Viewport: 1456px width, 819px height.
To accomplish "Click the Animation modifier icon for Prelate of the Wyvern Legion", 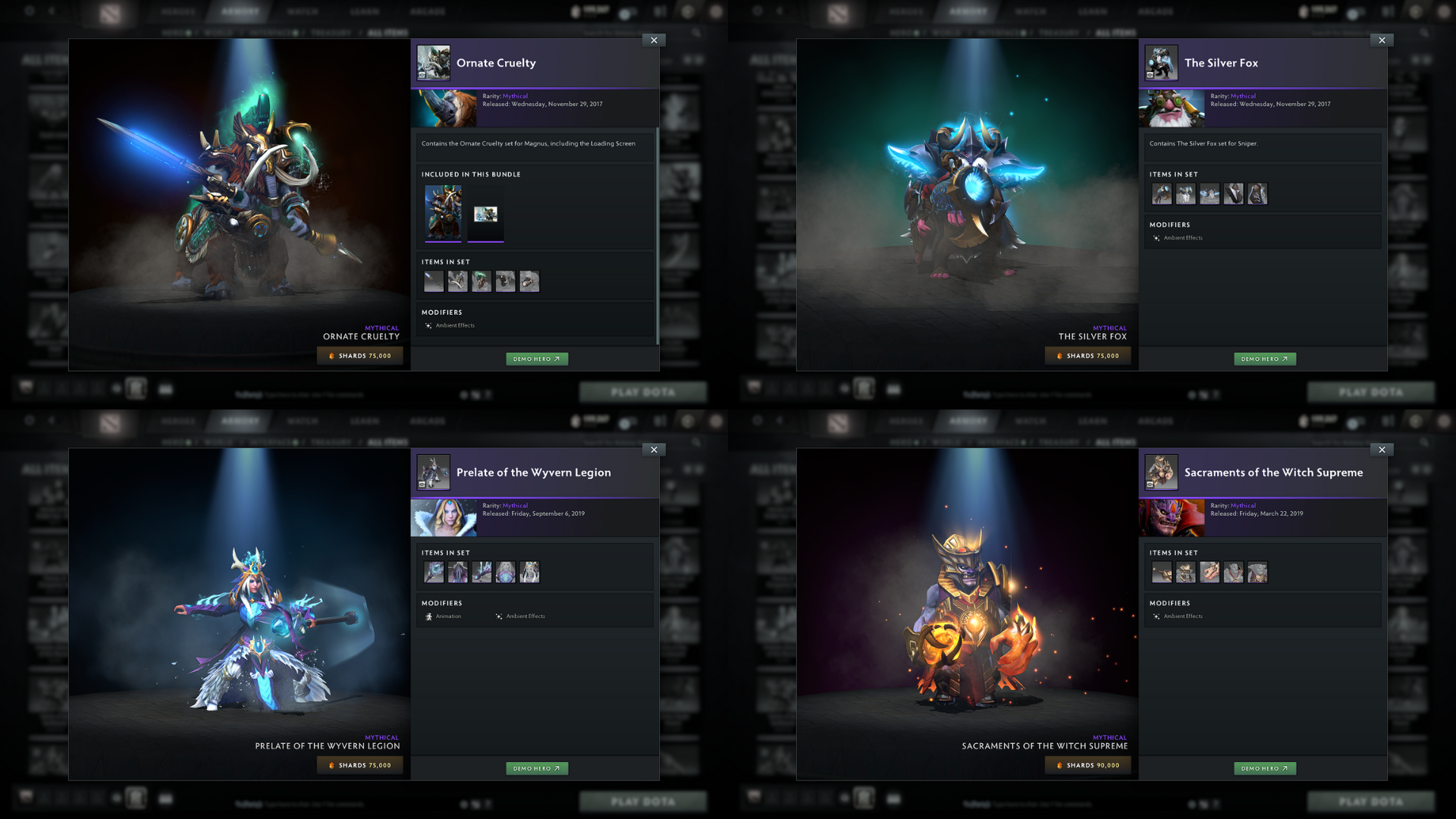I will 429,616.
